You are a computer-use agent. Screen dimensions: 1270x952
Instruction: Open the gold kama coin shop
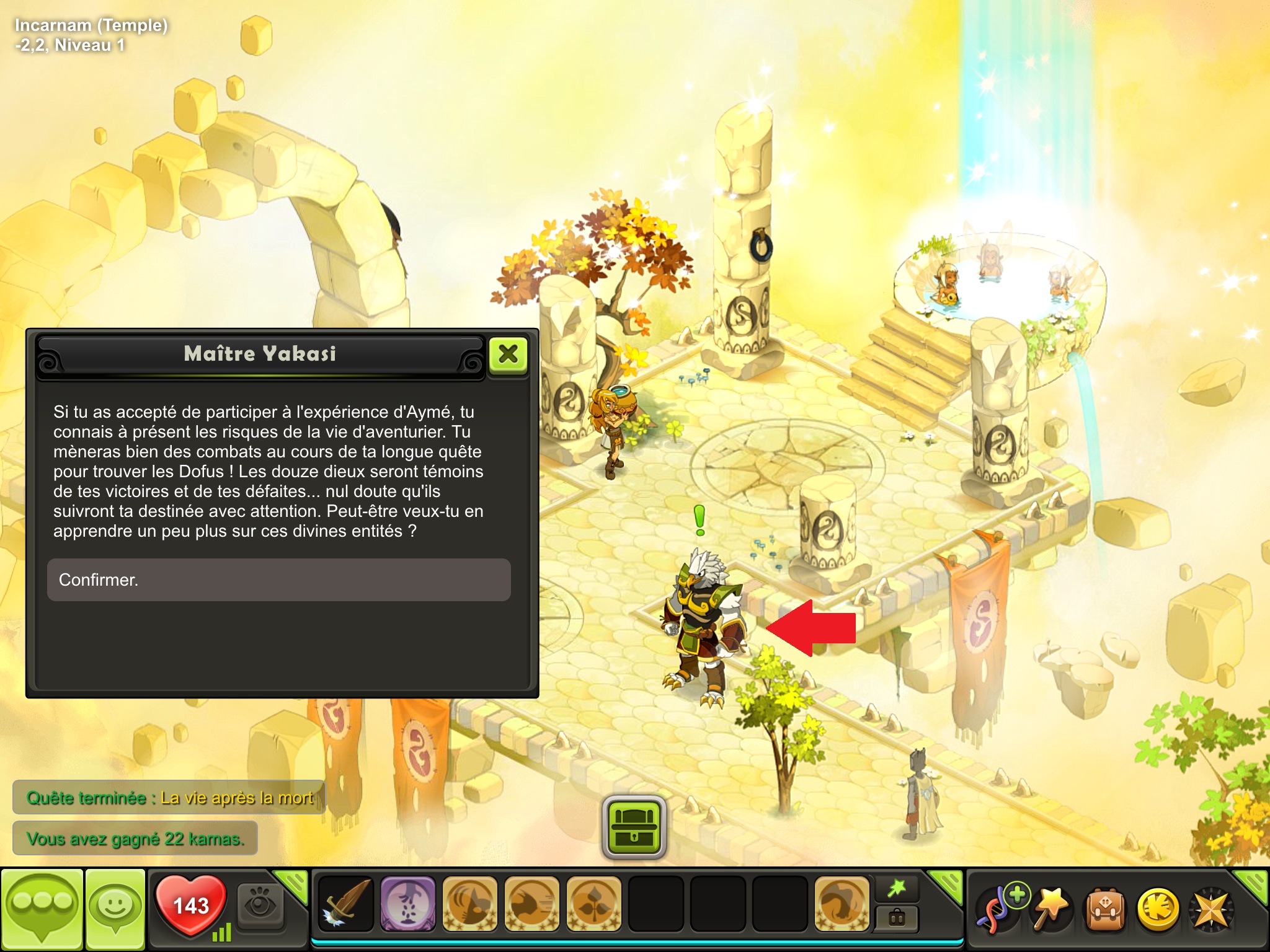(1157, 909)
